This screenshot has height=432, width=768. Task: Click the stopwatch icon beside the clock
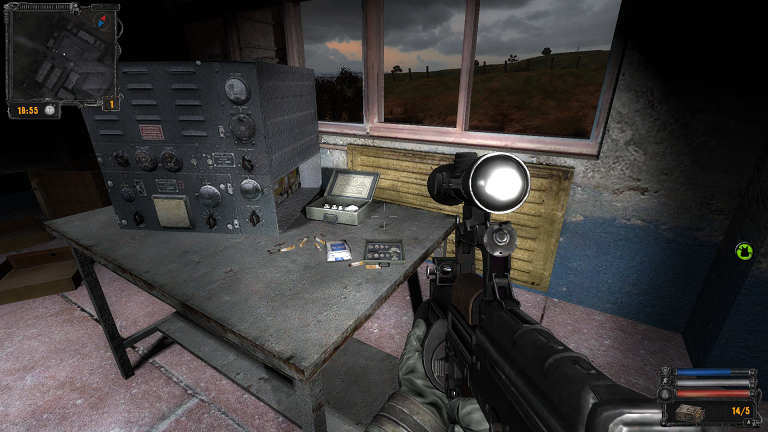[50, 110]
